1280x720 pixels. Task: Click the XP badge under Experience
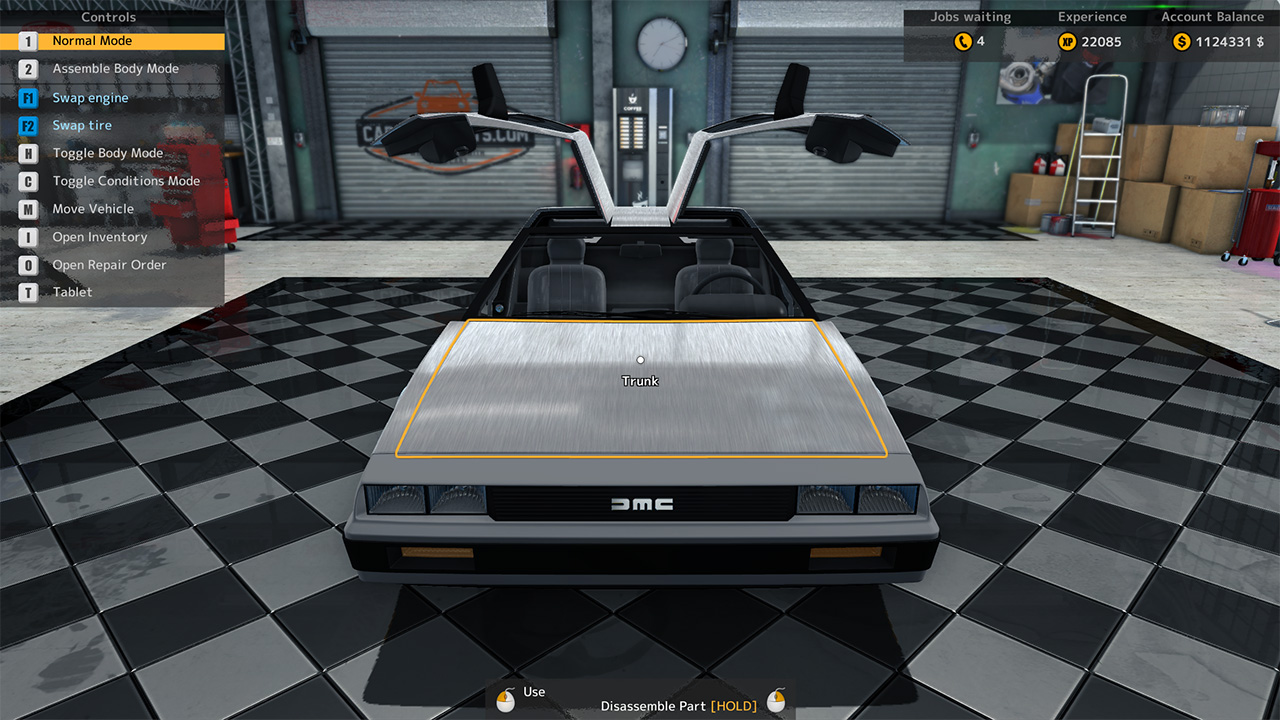1067,42
